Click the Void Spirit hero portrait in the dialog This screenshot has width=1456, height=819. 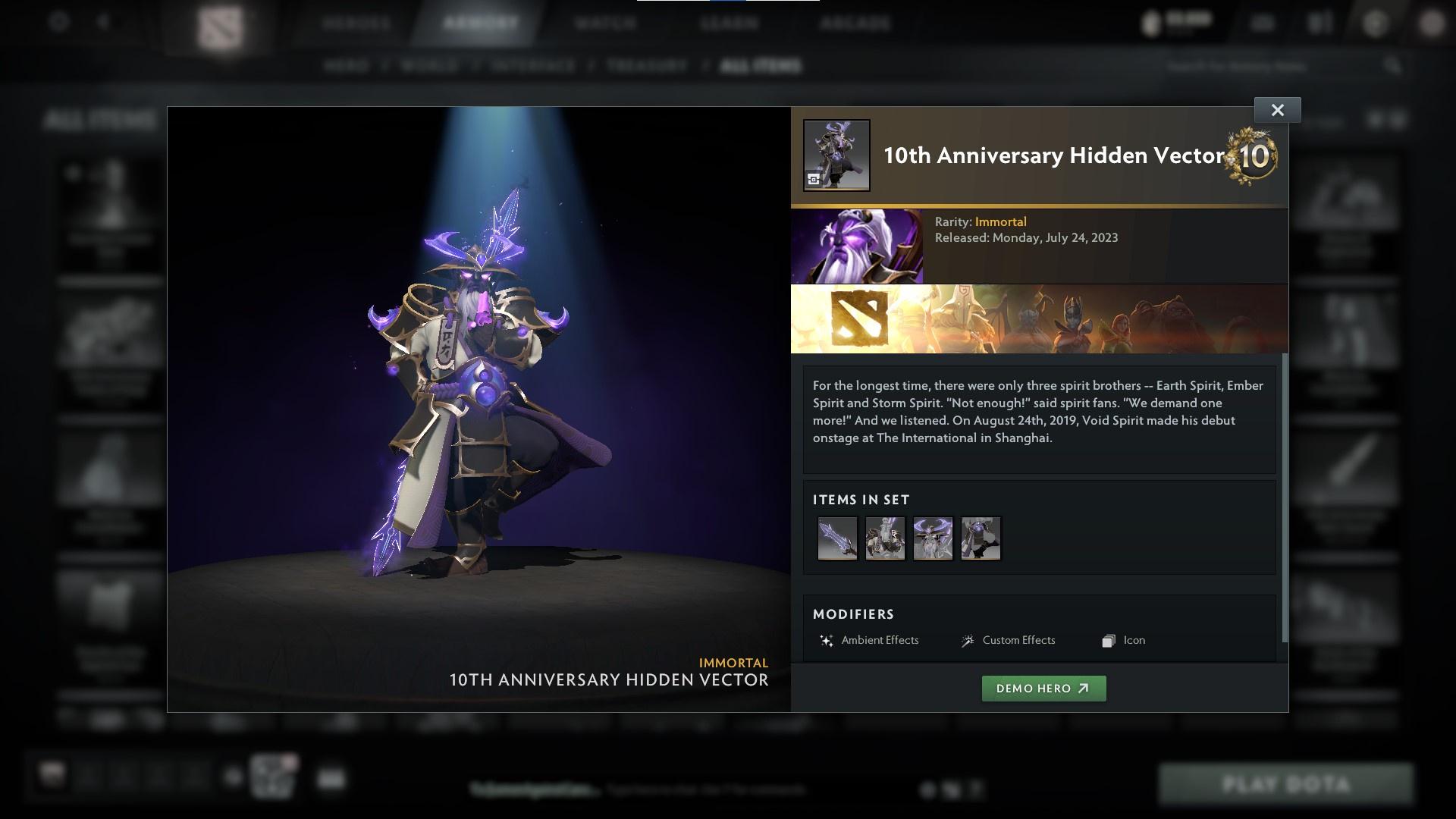858,245
